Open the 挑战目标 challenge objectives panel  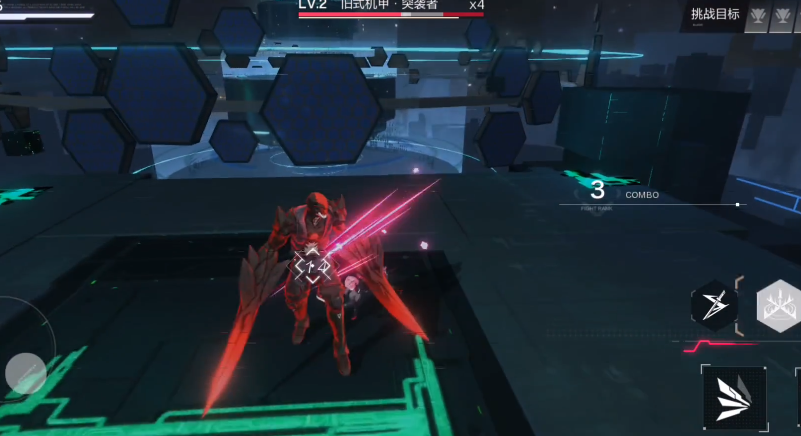[x=715, y=14]
